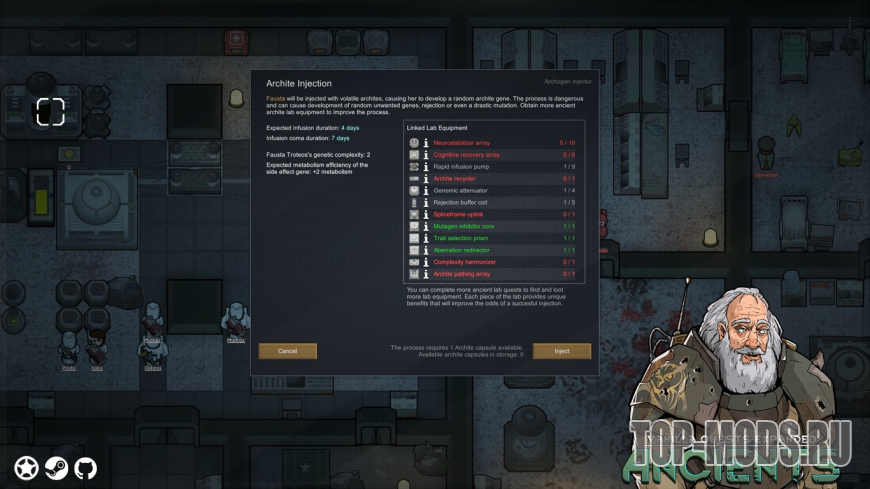
Task: Click the square bracket frame icon
Action: [51, 112]
